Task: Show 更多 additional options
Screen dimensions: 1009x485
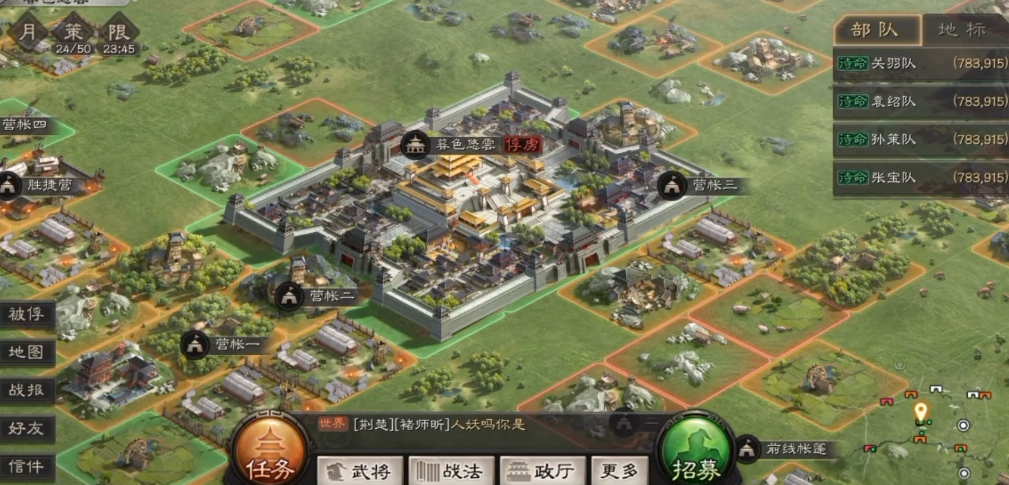Action: (x=617, y=469)
